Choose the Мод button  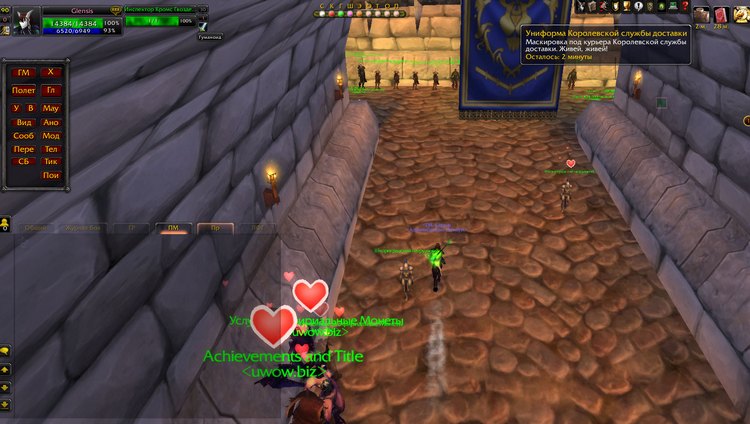point(51,135)
